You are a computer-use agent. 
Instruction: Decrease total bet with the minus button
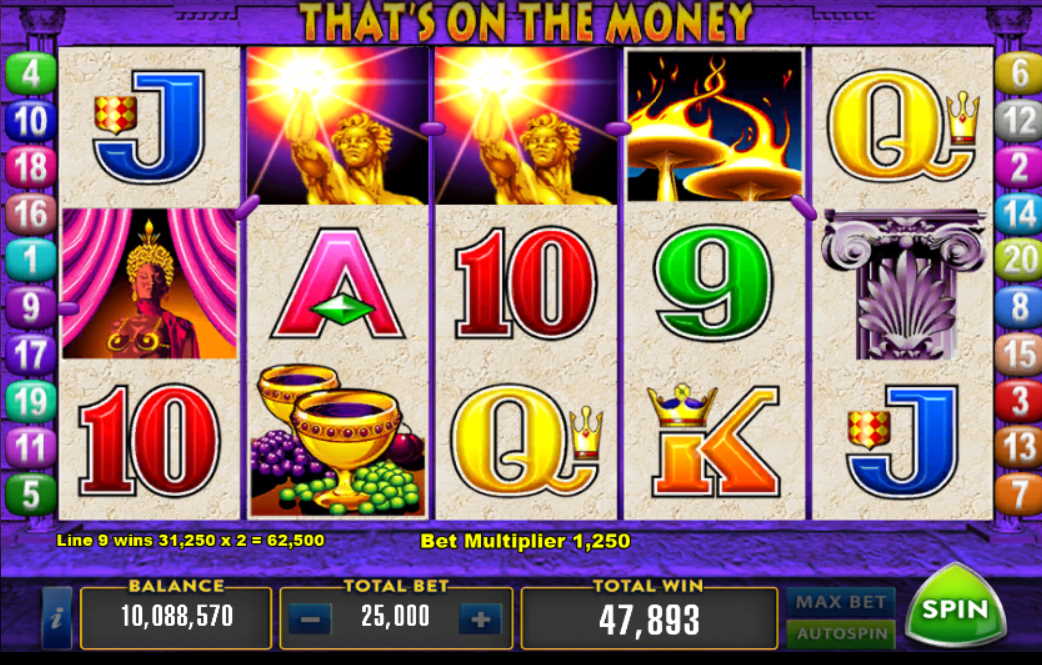pos(310,620)
